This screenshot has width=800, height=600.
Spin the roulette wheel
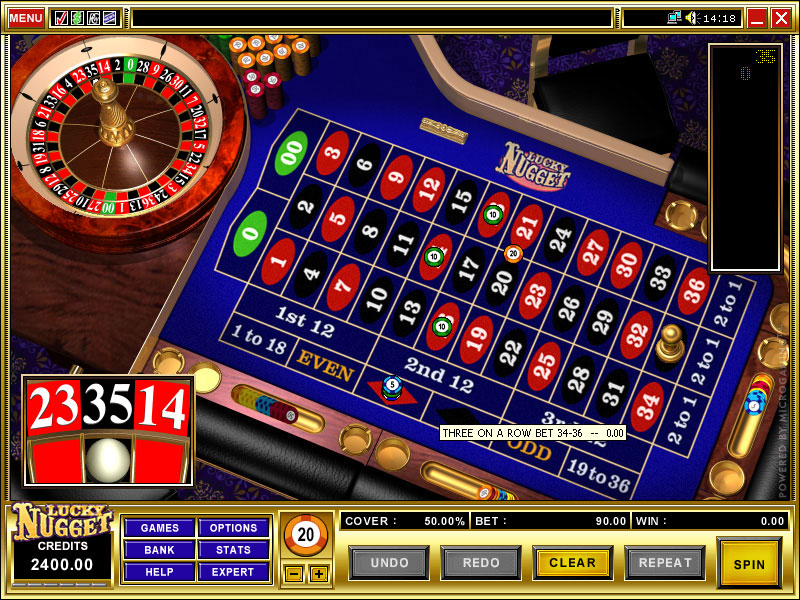749,563
